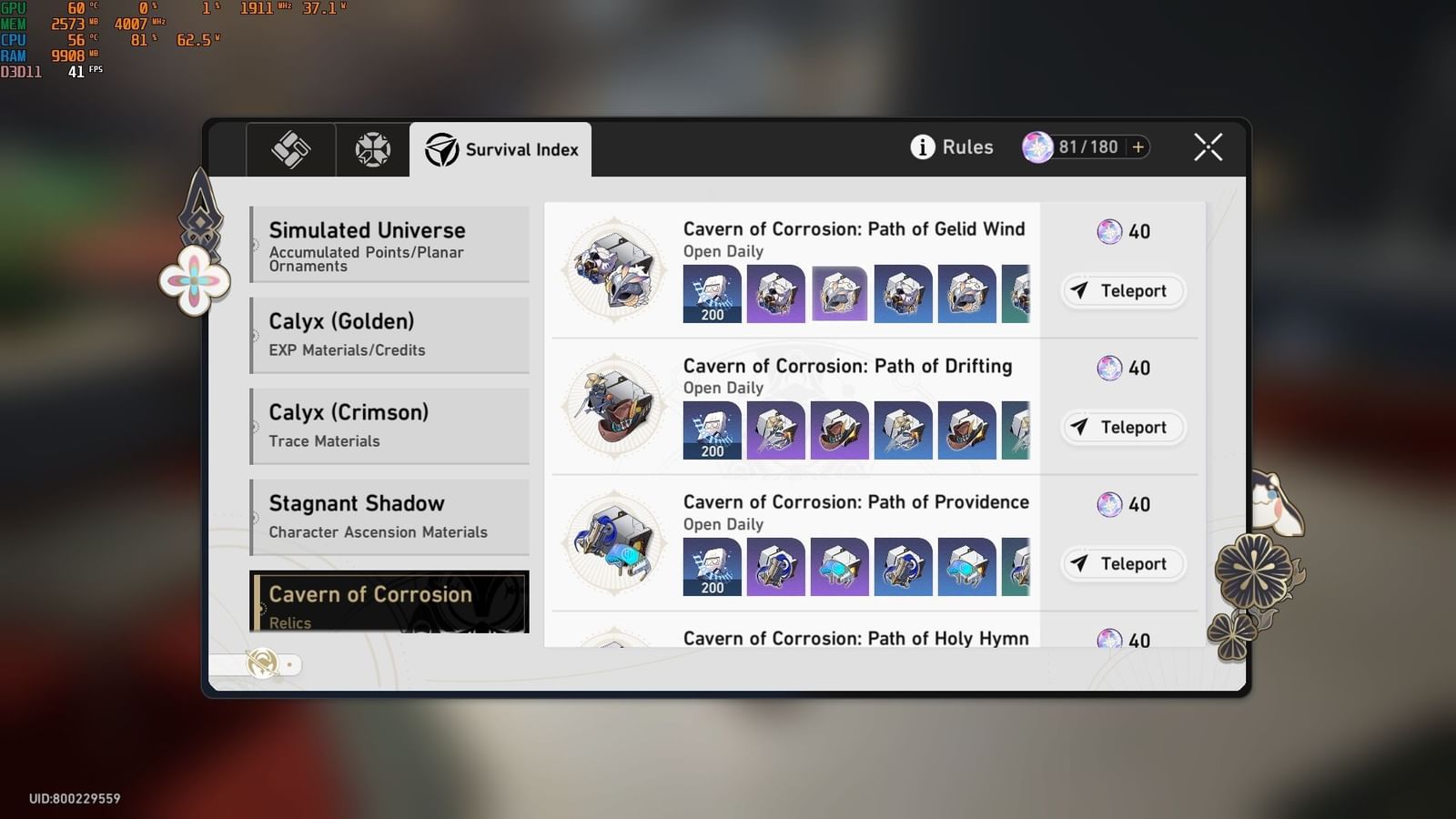Image resolution: width=1456 pixels, height=819 pixels.
Task: Click the Teleport button for Path of Providence
Action: click(1123, 563)
